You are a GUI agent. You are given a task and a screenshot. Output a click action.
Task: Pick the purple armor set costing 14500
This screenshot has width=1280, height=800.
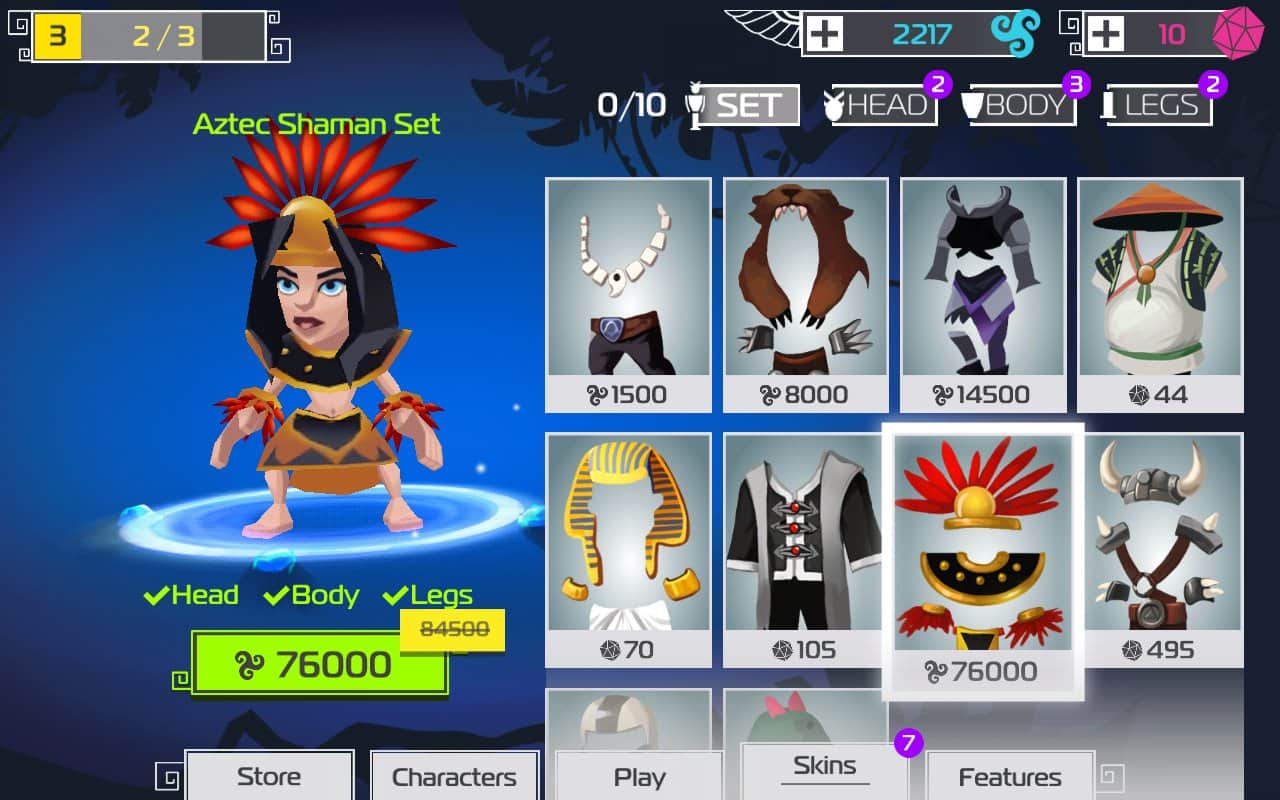(983, 295)
